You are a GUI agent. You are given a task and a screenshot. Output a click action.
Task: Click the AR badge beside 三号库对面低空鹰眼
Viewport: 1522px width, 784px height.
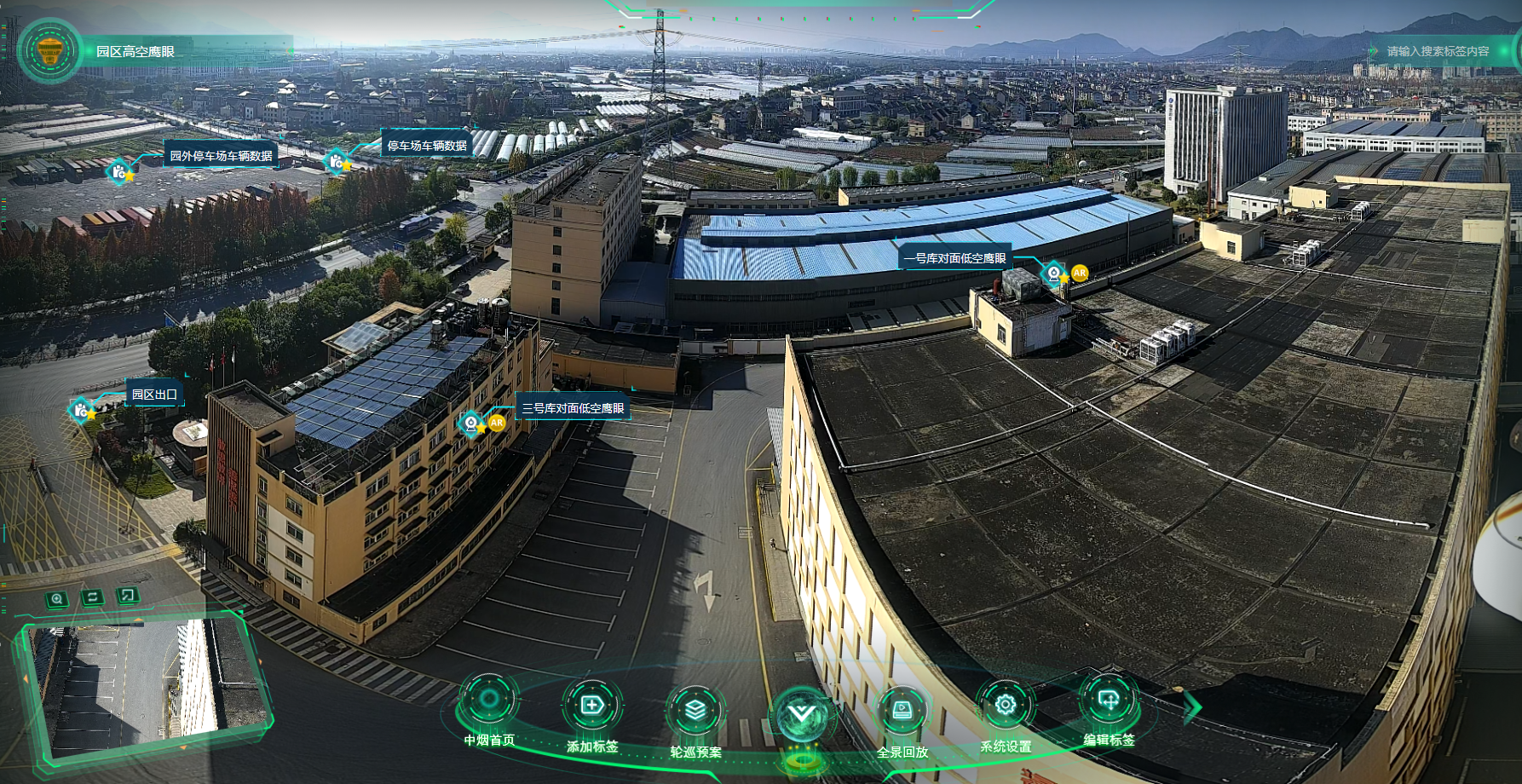(497, 423)
